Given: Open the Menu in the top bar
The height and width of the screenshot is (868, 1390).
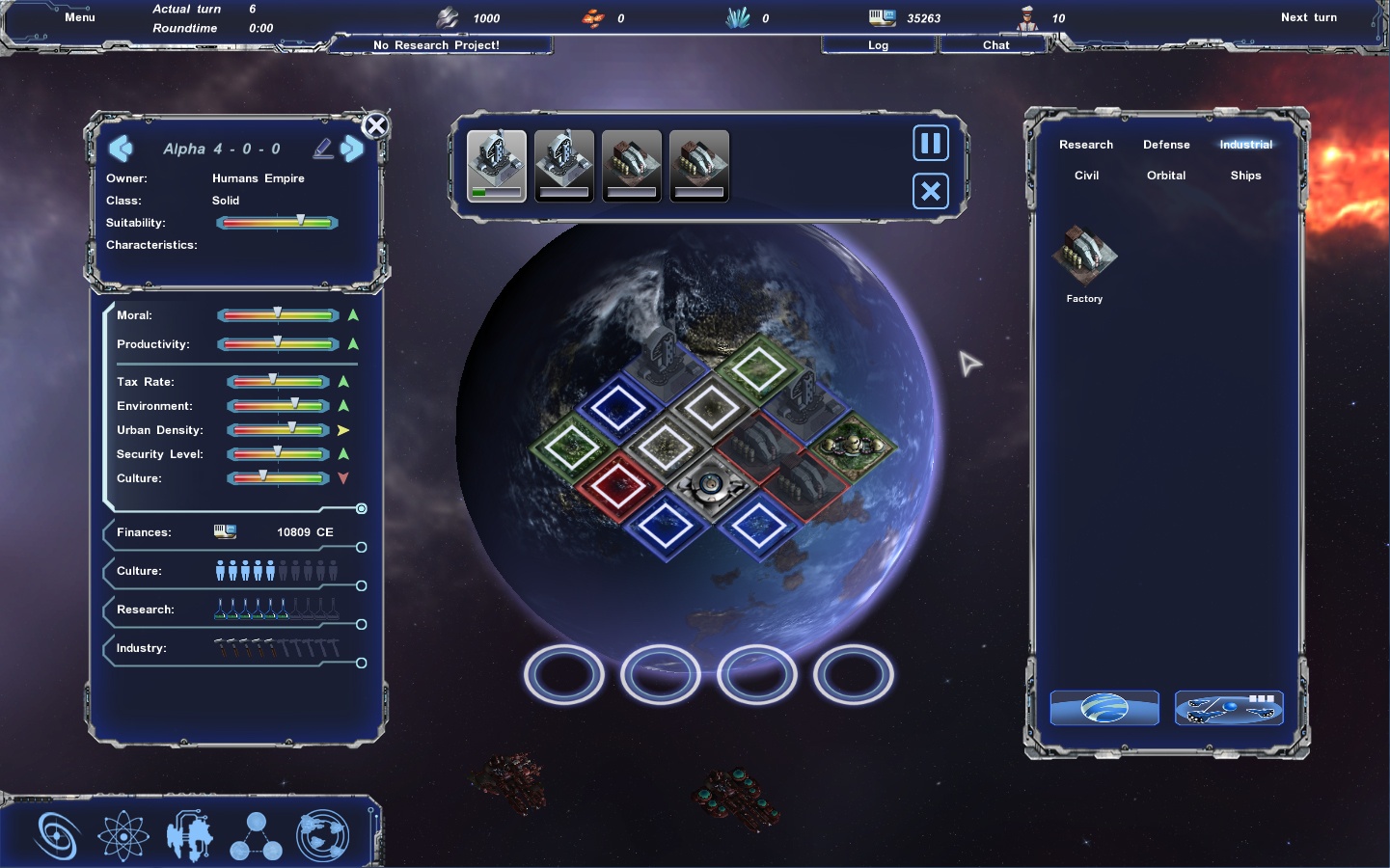Looking at the screenshot, I should [79, 17].
